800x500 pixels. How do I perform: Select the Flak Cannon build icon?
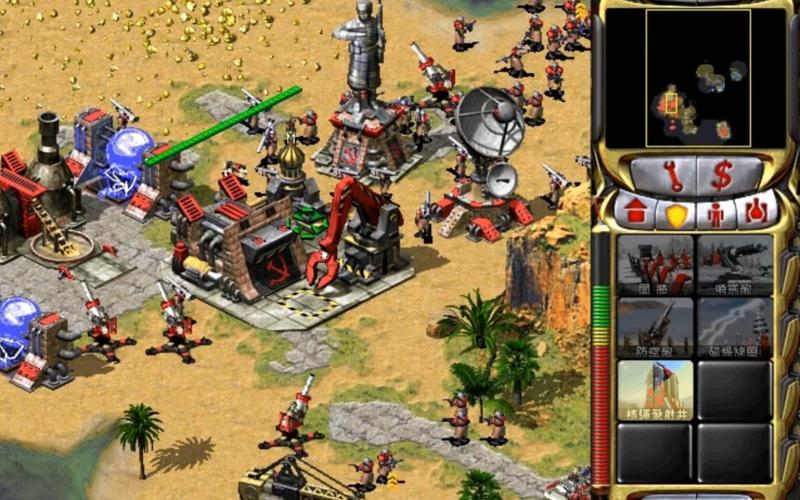(x=655, y=327)
